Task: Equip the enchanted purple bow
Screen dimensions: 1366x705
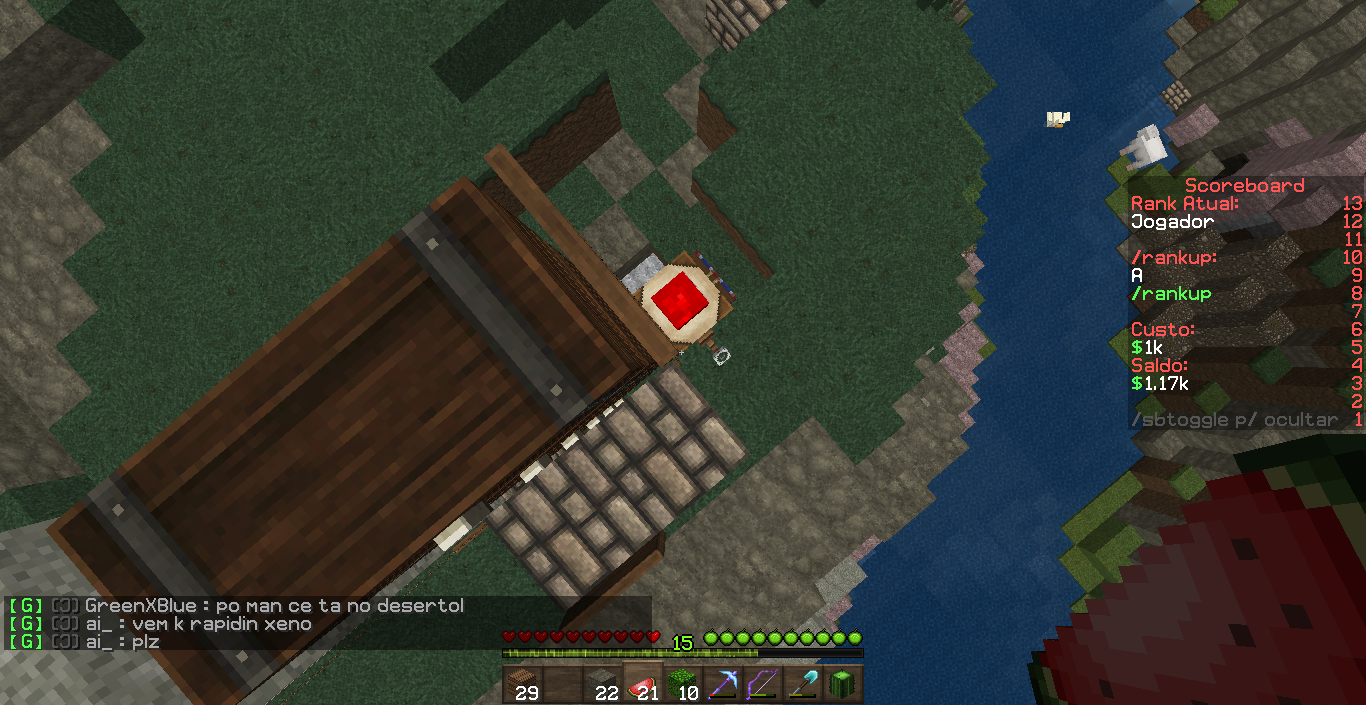Action: click(762, 684)
